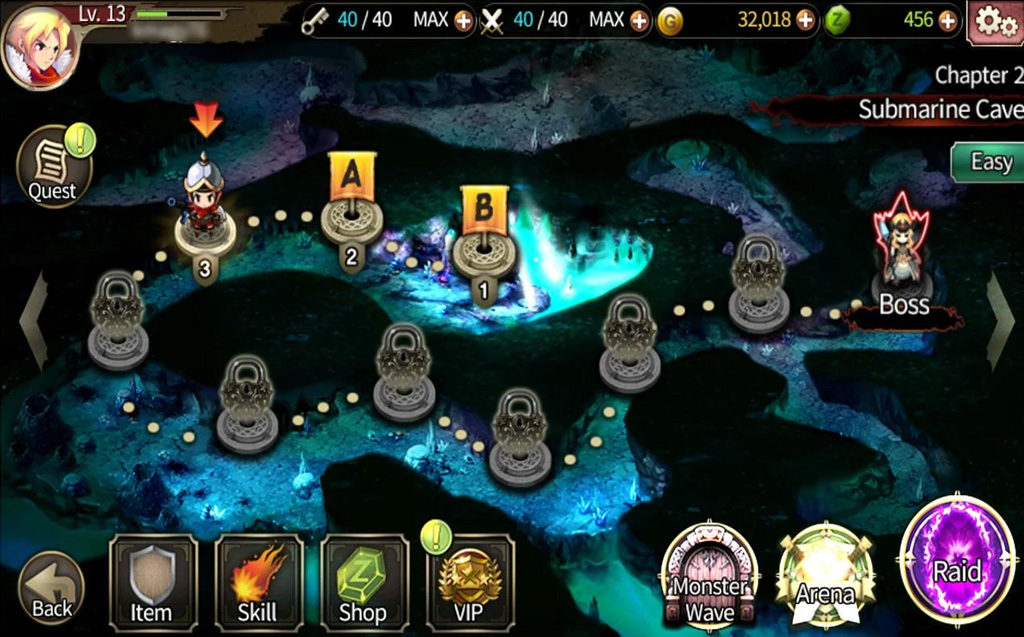The height and width of the screenshot is (637, 1024).
Task: Buy more green gems with plus button
Action: point(948,20)
